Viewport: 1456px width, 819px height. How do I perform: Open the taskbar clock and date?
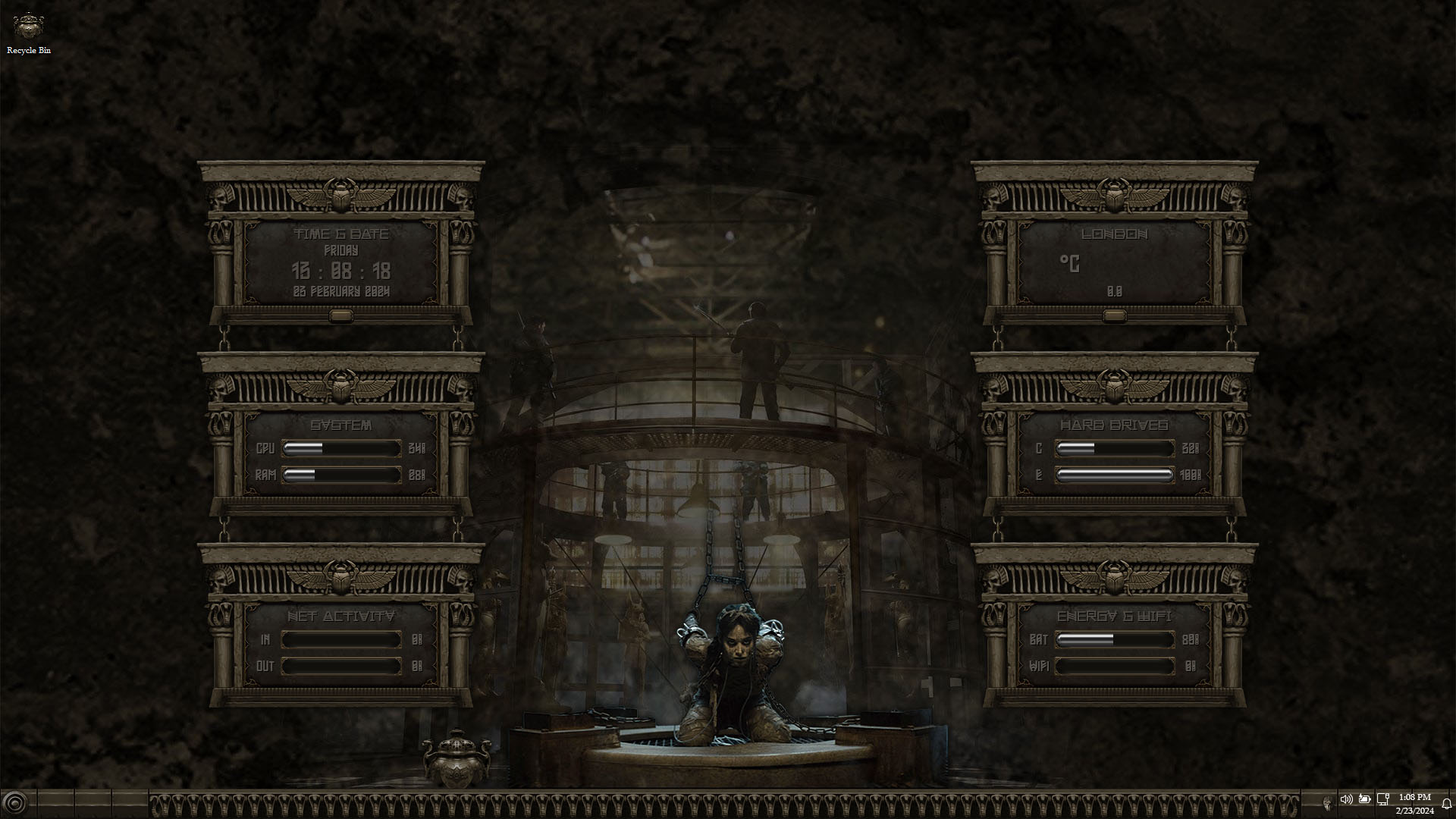coord(1415,804)
